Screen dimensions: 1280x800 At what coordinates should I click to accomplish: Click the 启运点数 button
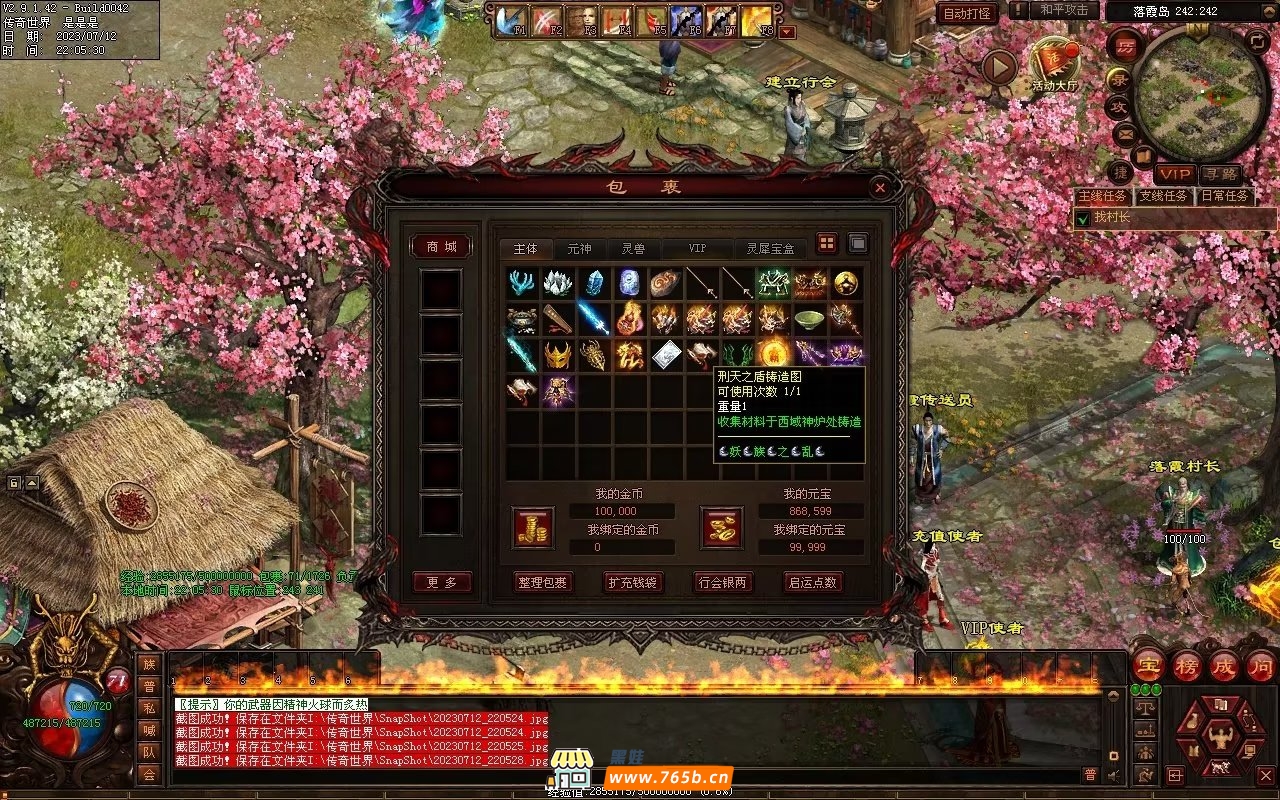[x=812, y=582]
